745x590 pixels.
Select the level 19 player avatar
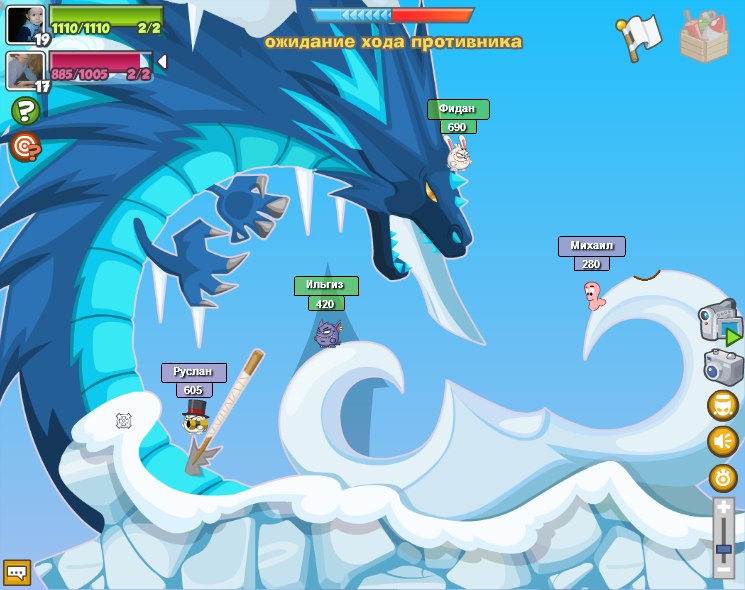point(24,24)
